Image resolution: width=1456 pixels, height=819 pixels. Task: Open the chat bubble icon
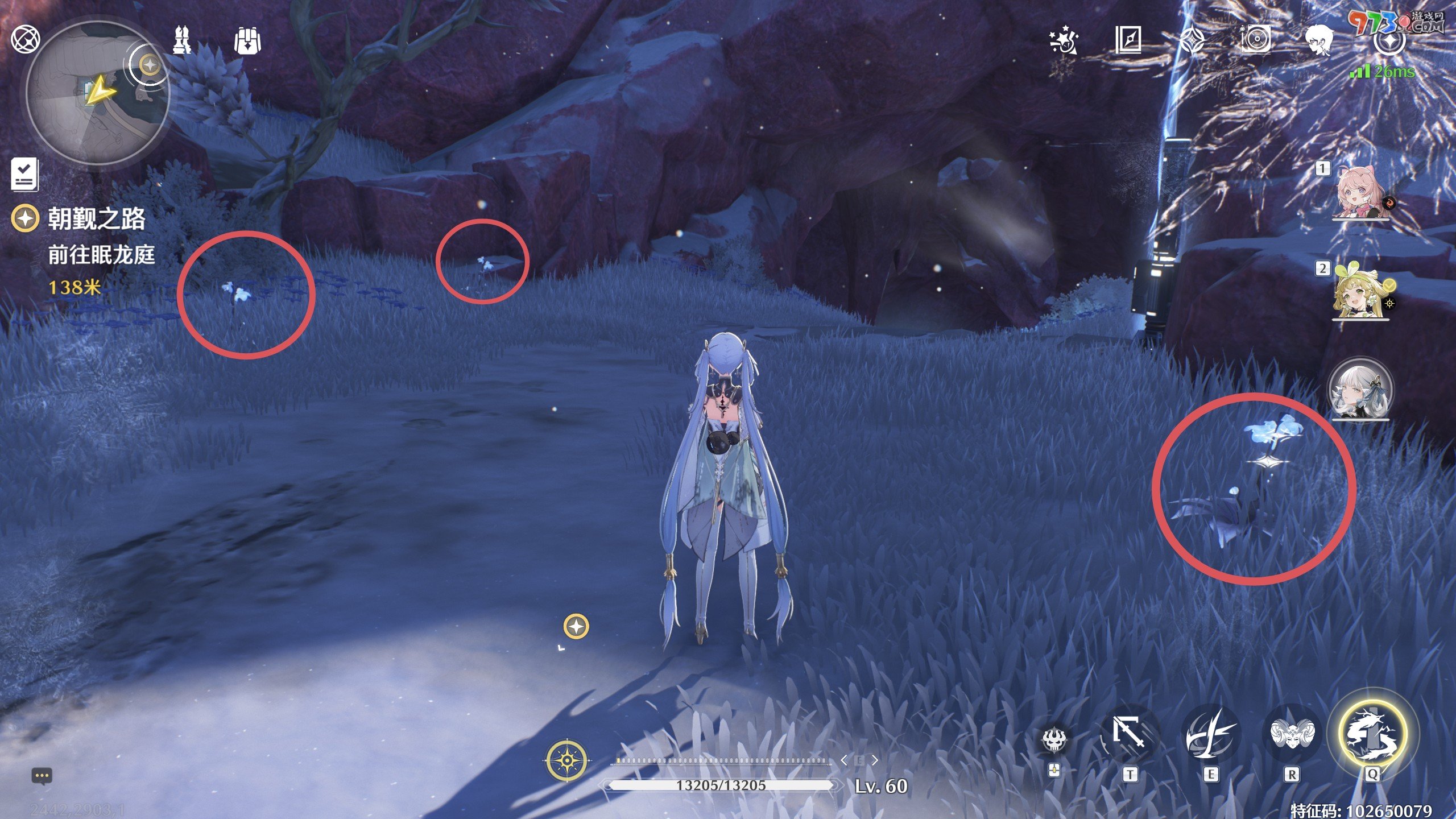click(x=42, y=776)
